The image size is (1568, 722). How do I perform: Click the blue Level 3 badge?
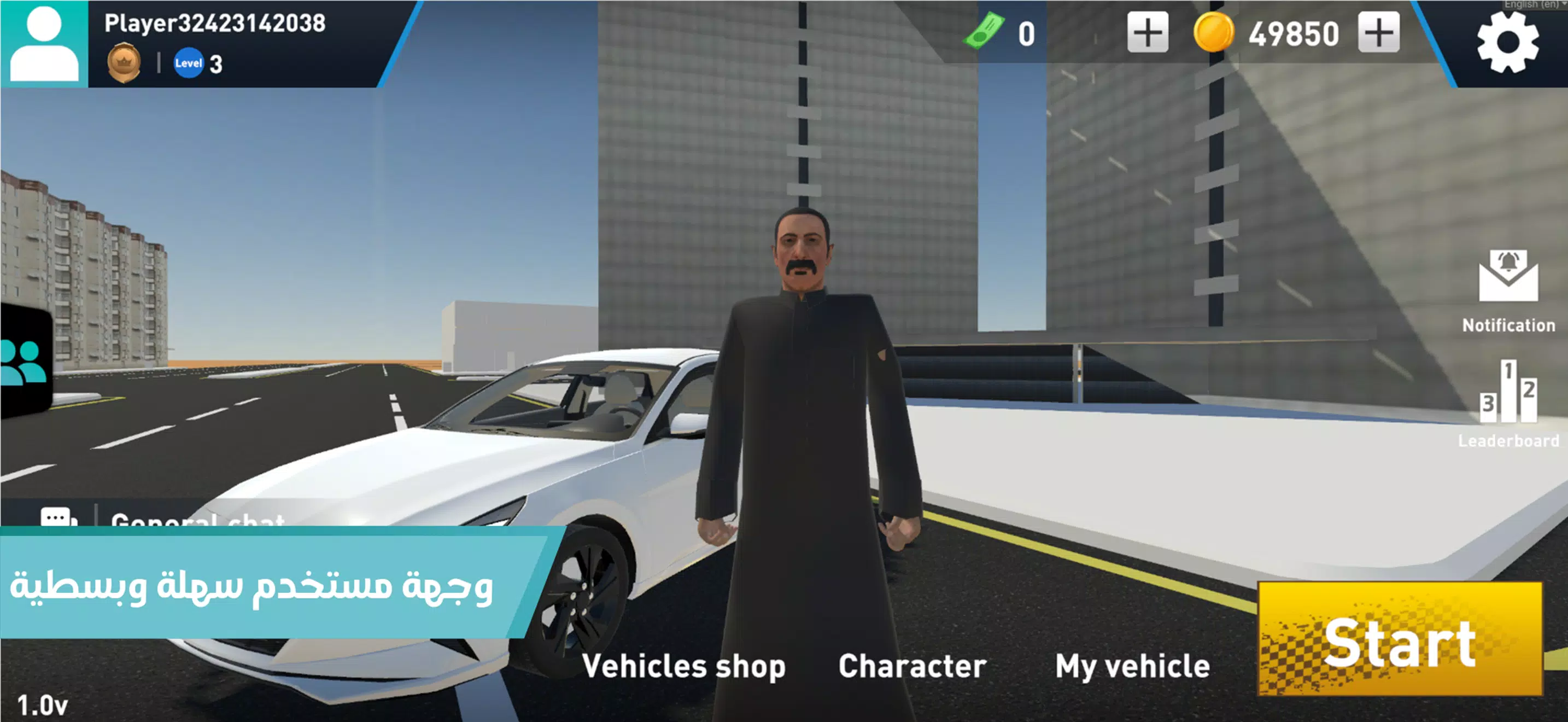pos(189,63)
